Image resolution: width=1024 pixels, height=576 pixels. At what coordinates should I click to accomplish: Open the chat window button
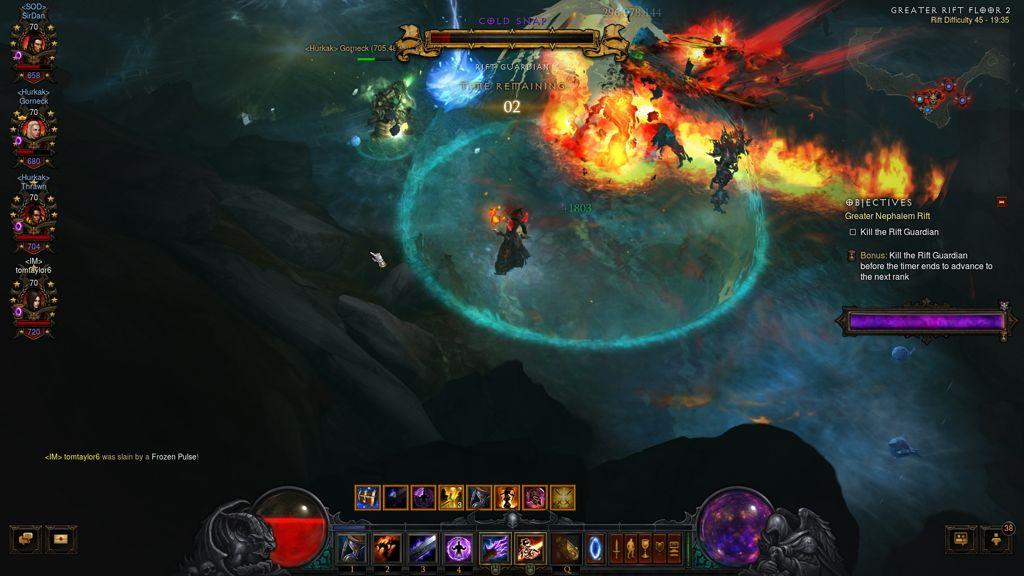(x=25, y=538)
